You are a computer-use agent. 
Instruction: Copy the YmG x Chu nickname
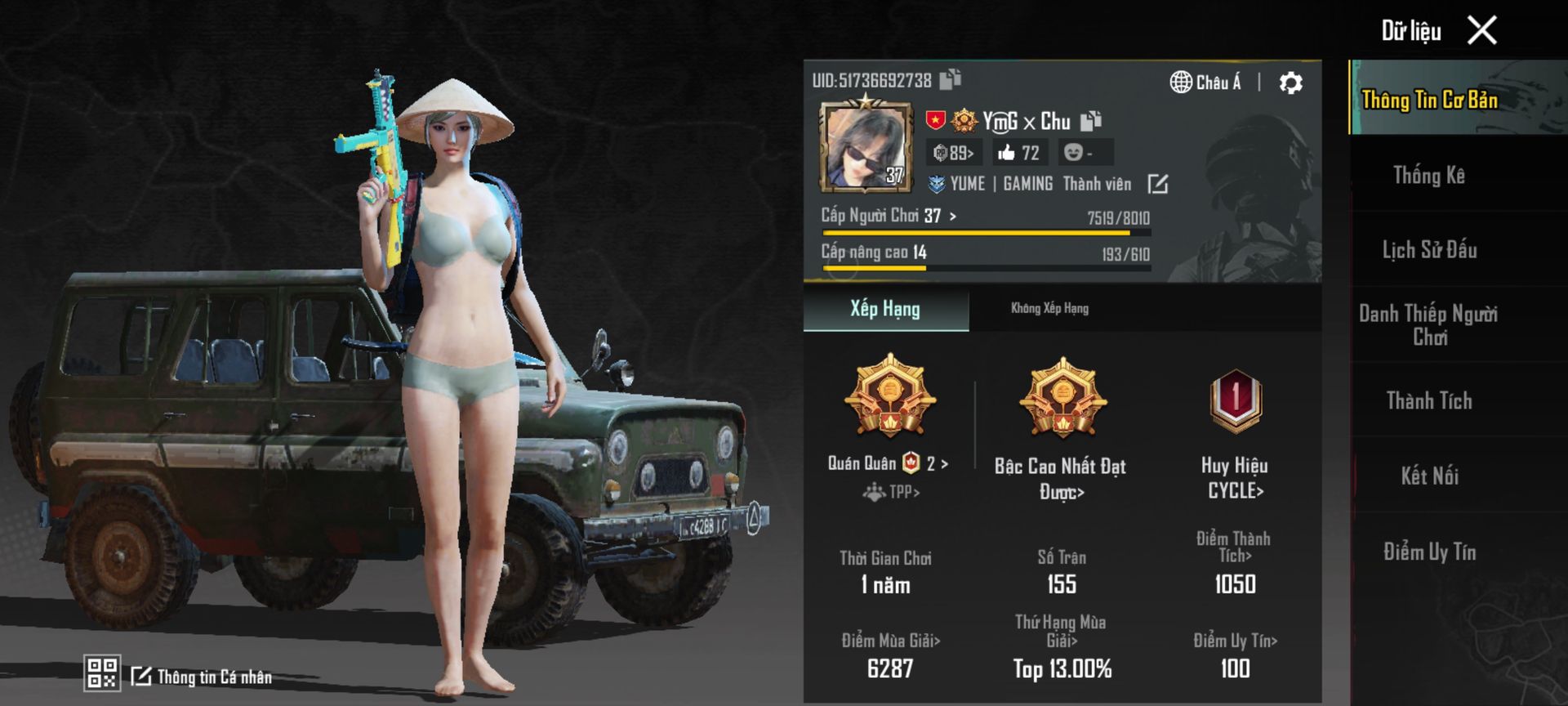click(x=1091, y=122)
